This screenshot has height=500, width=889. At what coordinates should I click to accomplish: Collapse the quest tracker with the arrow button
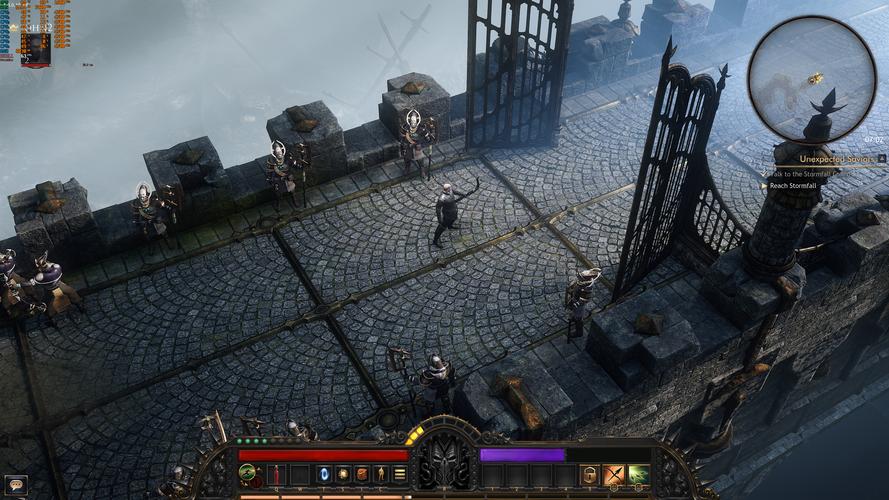(x=882, y=158)
